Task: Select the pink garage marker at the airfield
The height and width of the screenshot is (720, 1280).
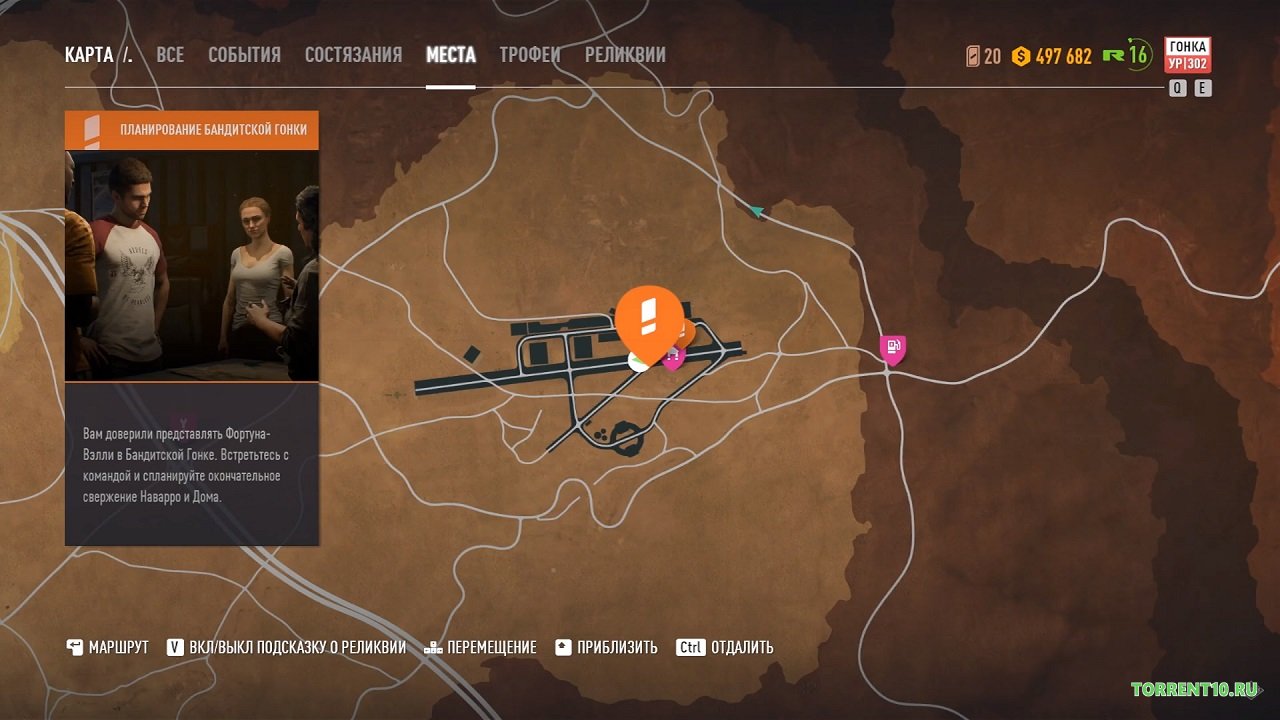Action: [674, 357]
